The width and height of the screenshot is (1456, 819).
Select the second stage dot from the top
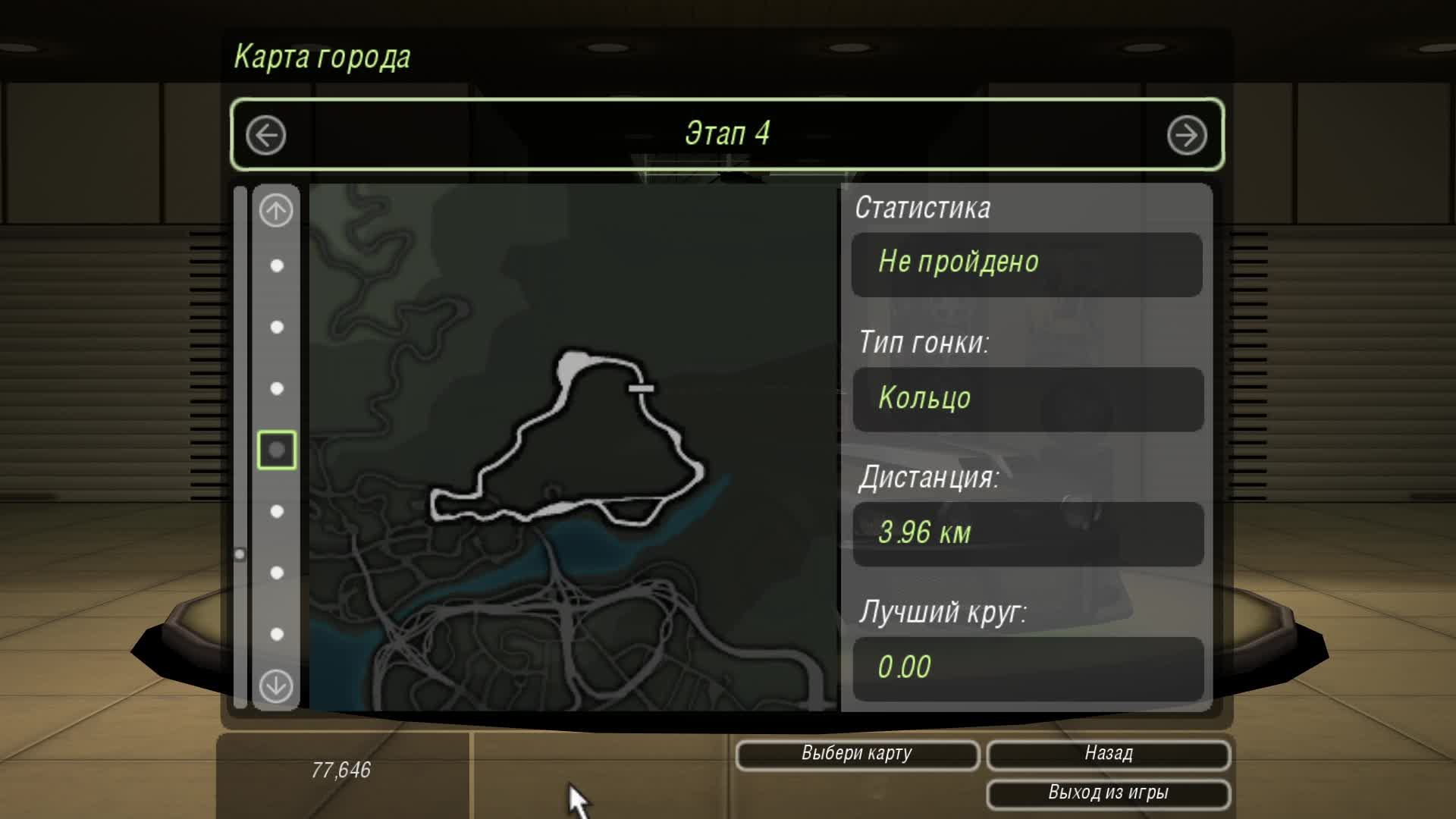click(x=275, y=328)
